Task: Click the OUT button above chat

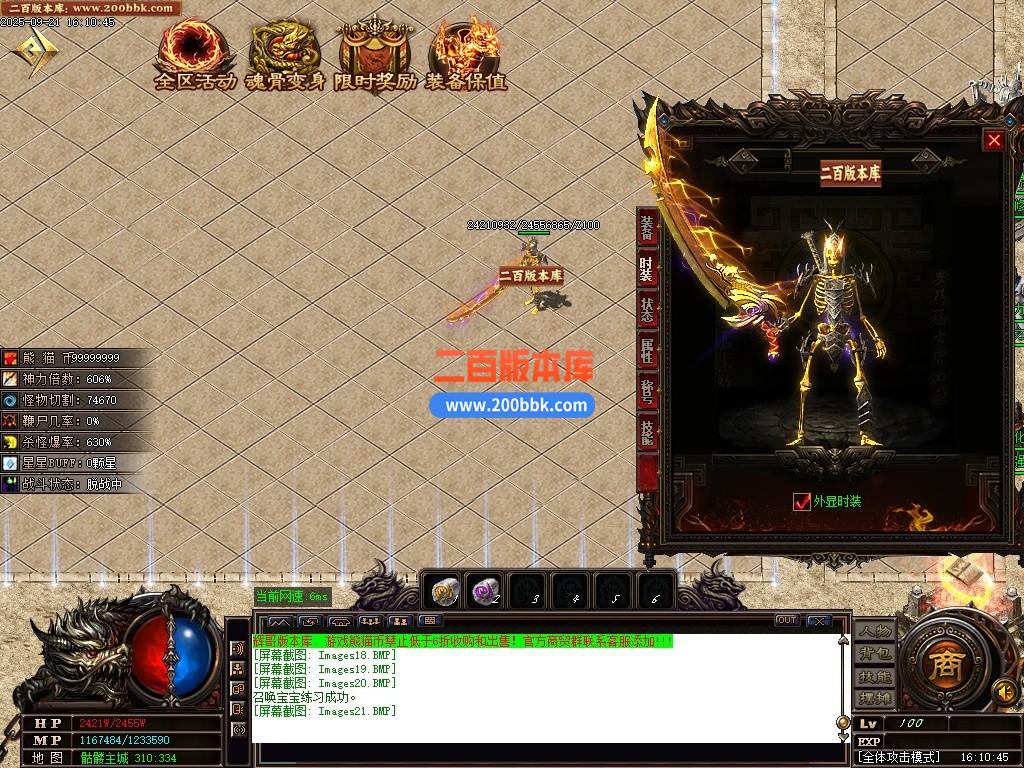Action: point(787,621)
